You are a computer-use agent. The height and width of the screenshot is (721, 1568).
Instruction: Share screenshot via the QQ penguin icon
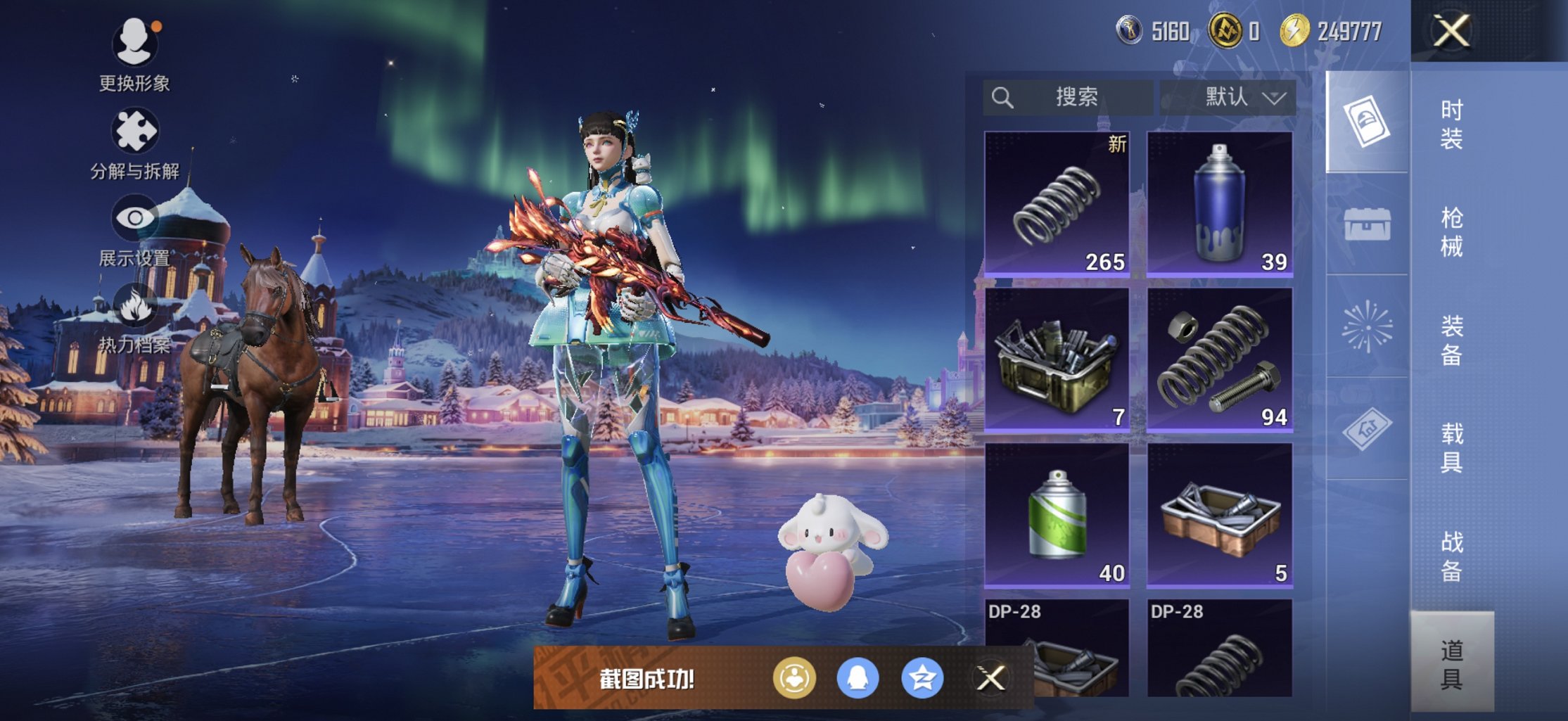coord(858,678)
